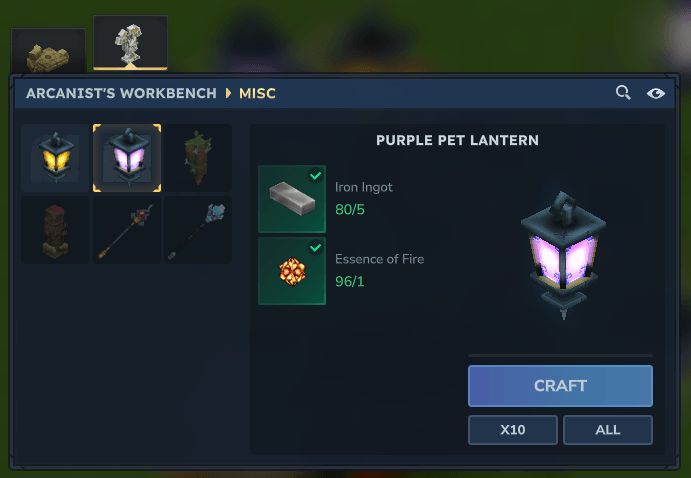This screenshot has width=691, height=478.
Task: Click the Iron Ingot ingredient slot
Action: (x=292, y=199)
